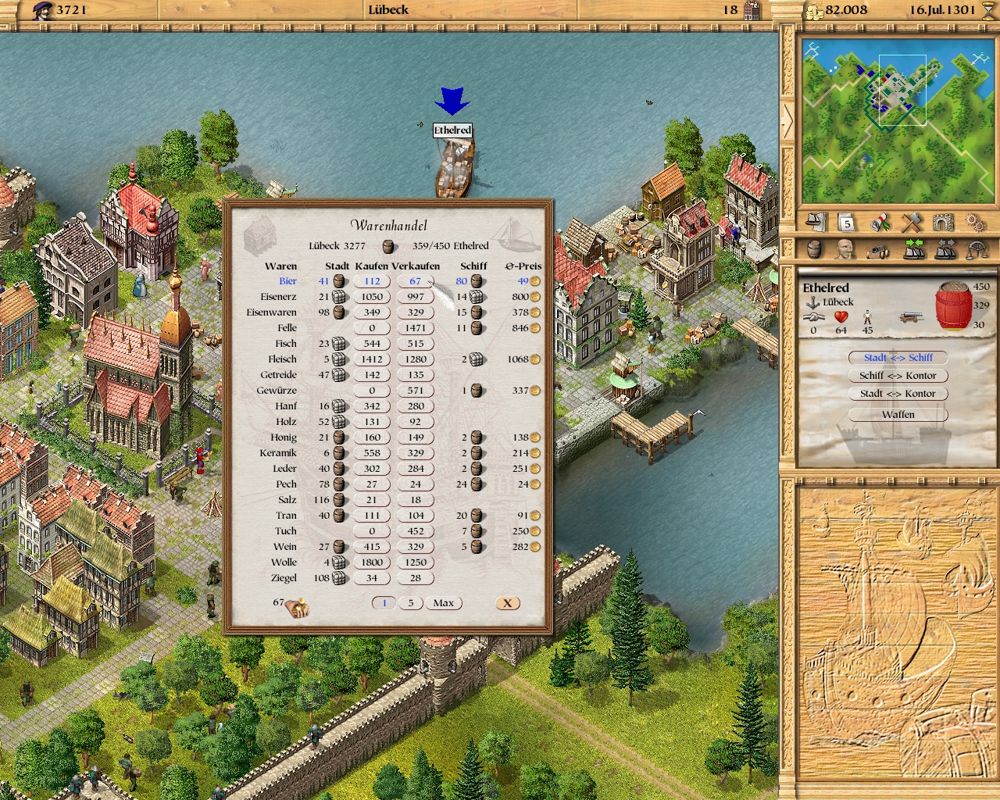Buy Fleisch at price 1412
Image resolution: width=1000 pixels, height=800 pixels.
(x=374, y=359)
